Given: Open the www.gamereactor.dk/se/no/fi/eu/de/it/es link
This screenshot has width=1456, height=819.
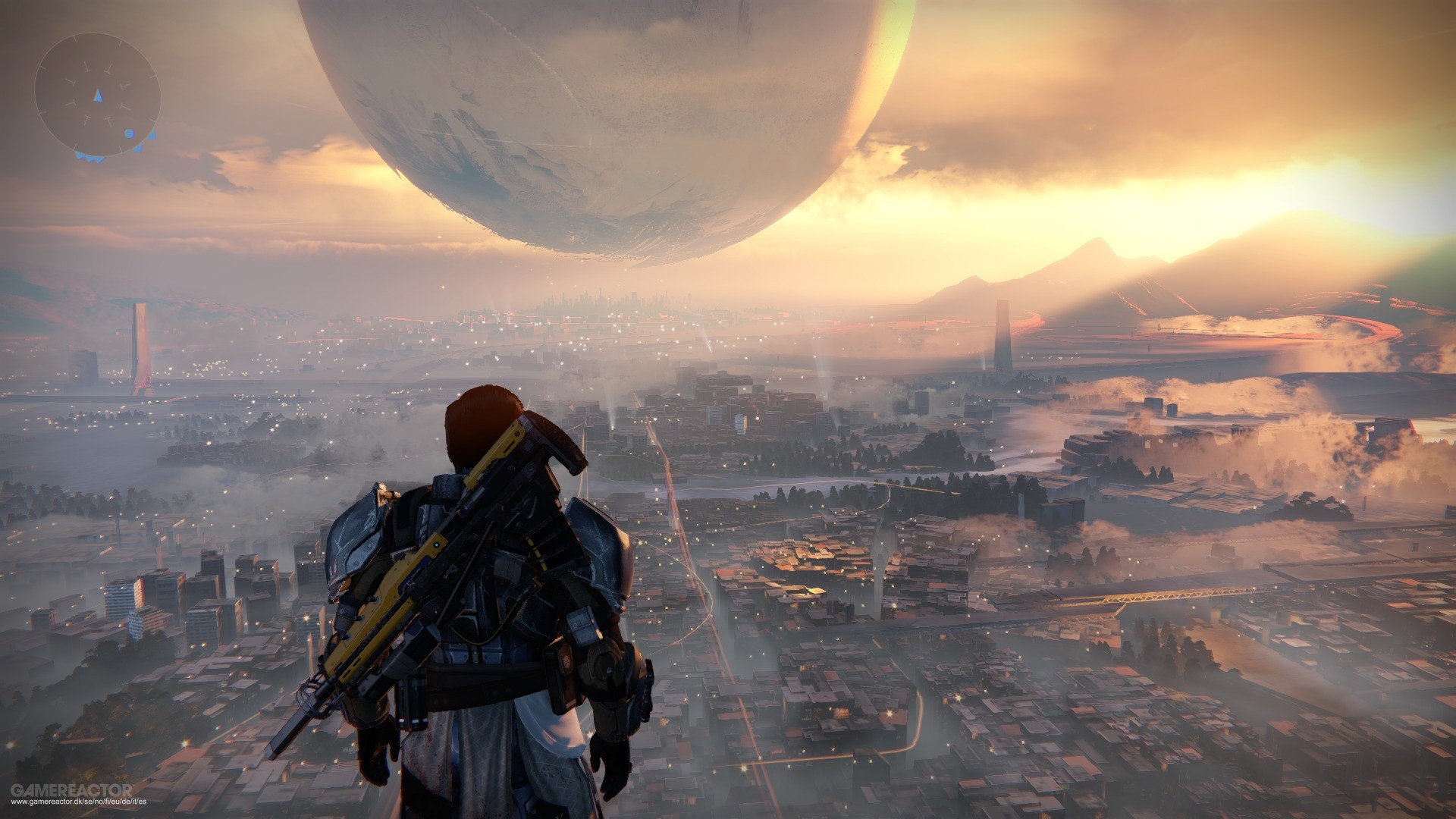Looking at the screenshot, I should [80, 802].
